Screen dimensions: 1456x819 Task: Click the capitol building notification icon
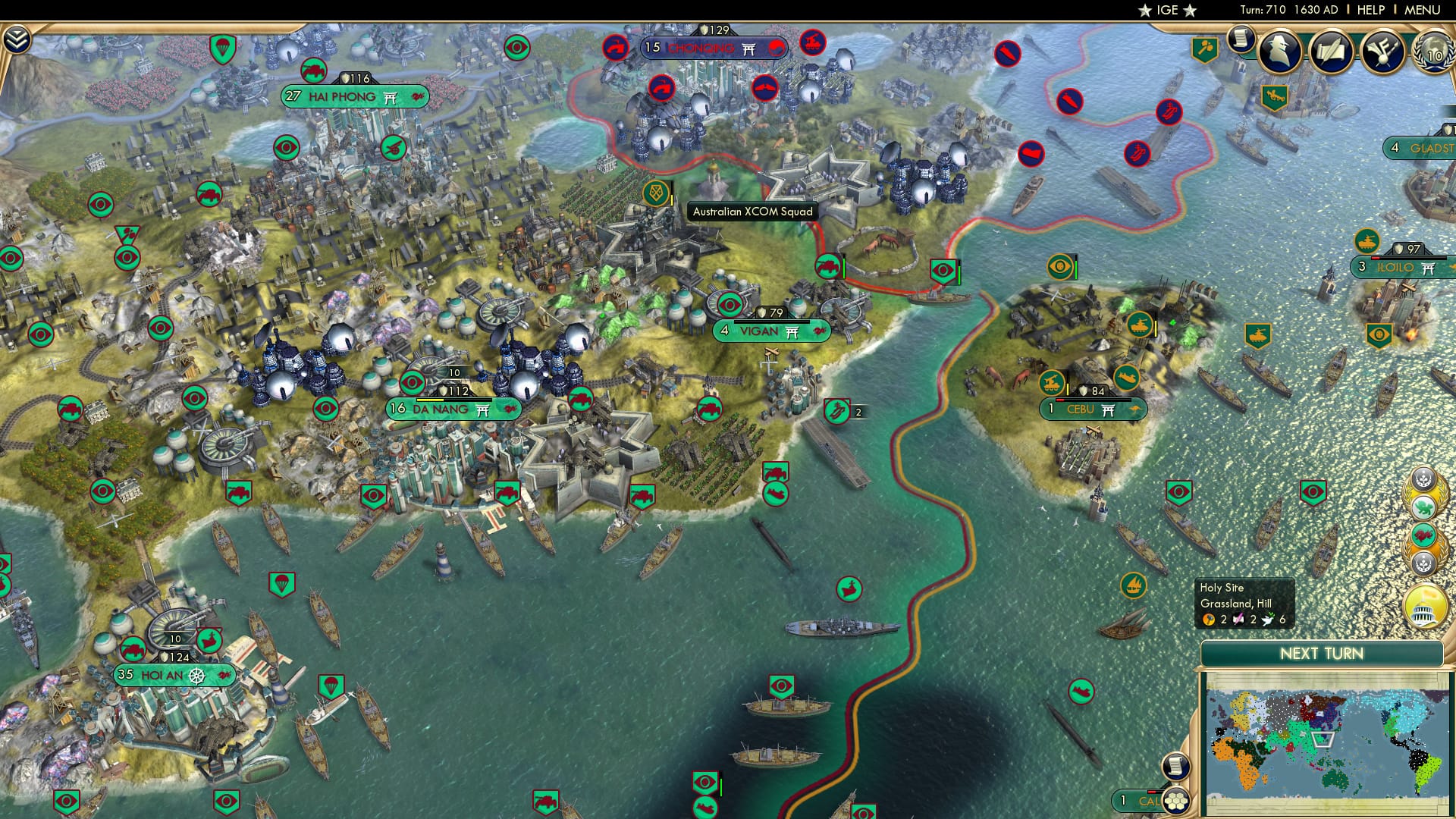1423,607
